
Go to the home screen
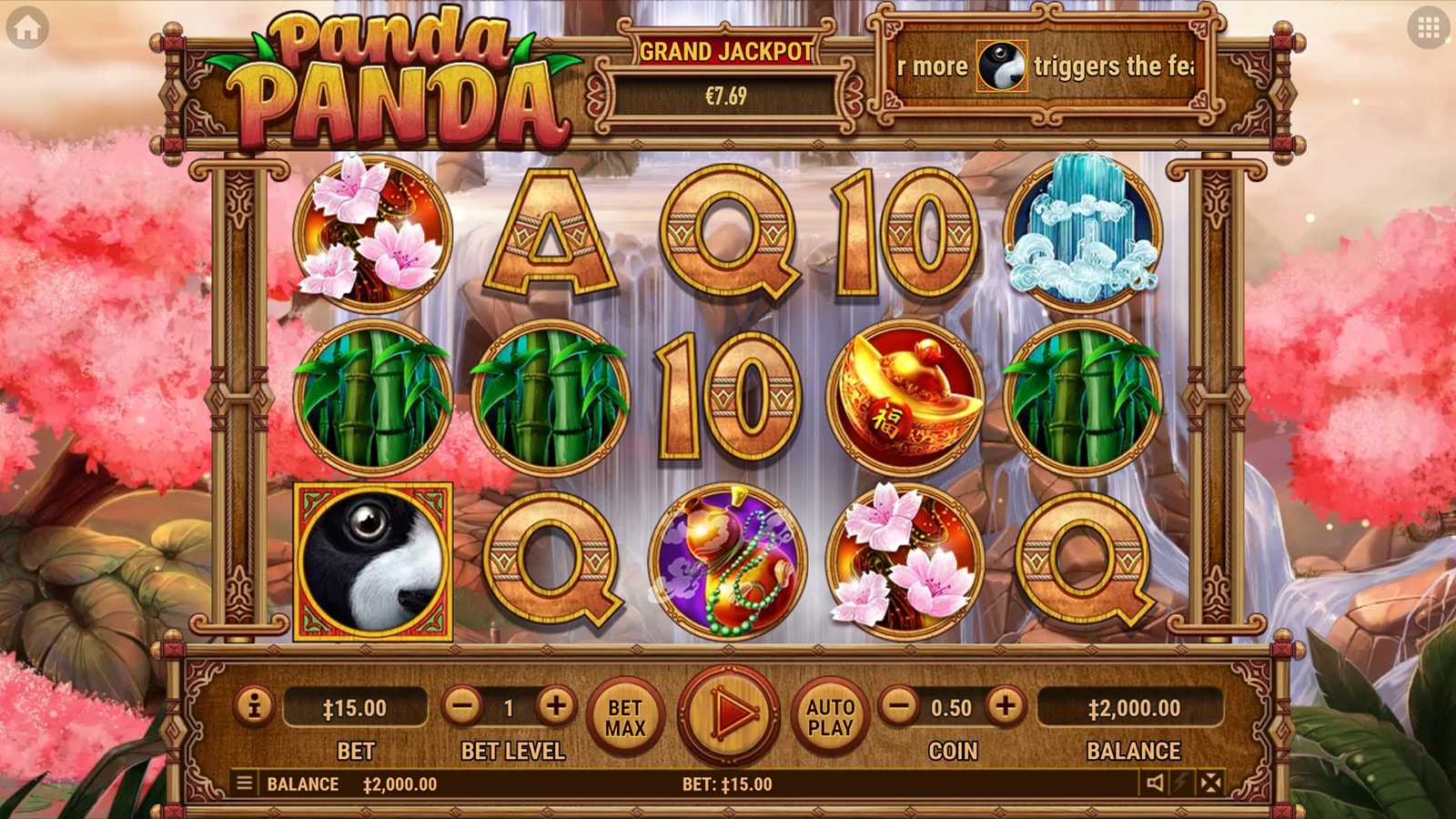[x=27, y=29]
